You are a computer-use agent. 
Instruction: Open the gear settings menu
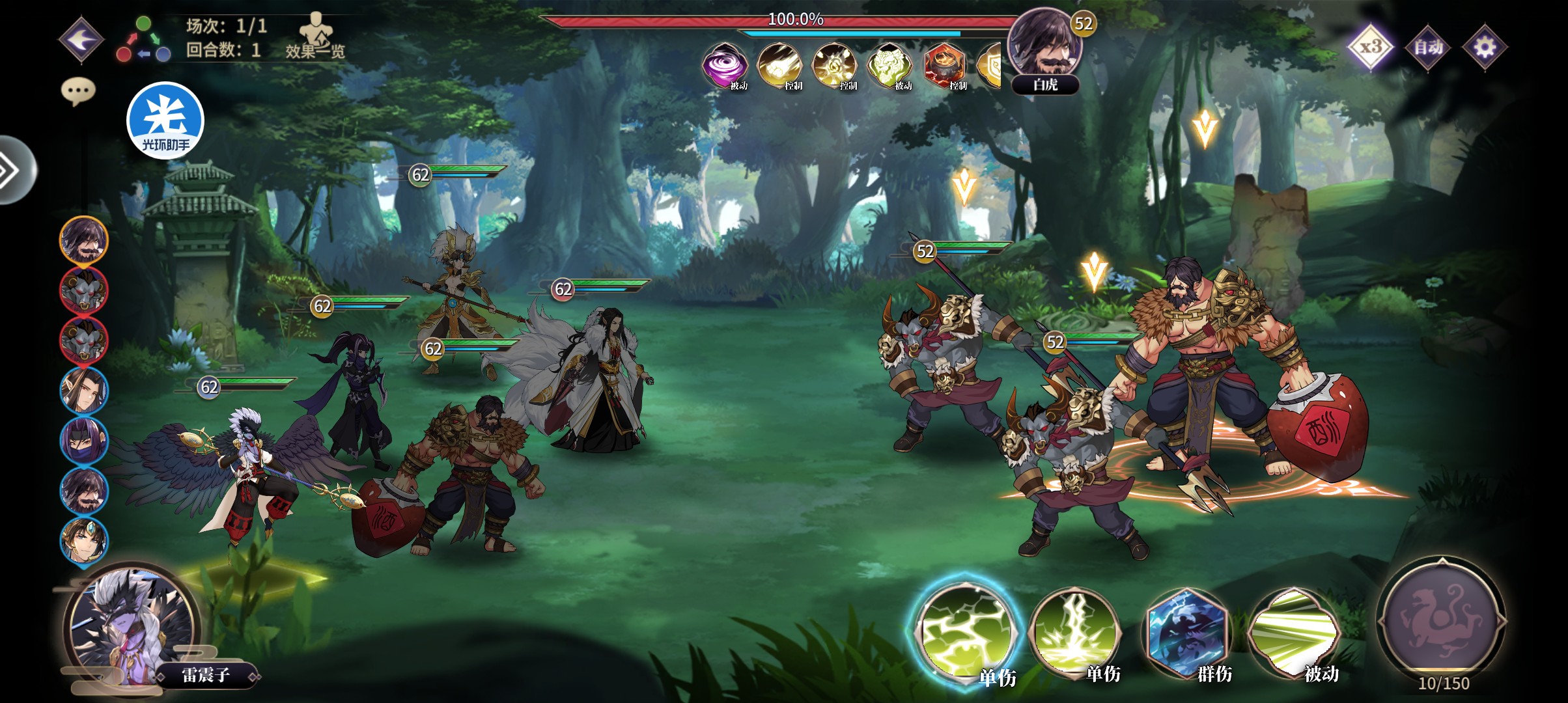1485,46
